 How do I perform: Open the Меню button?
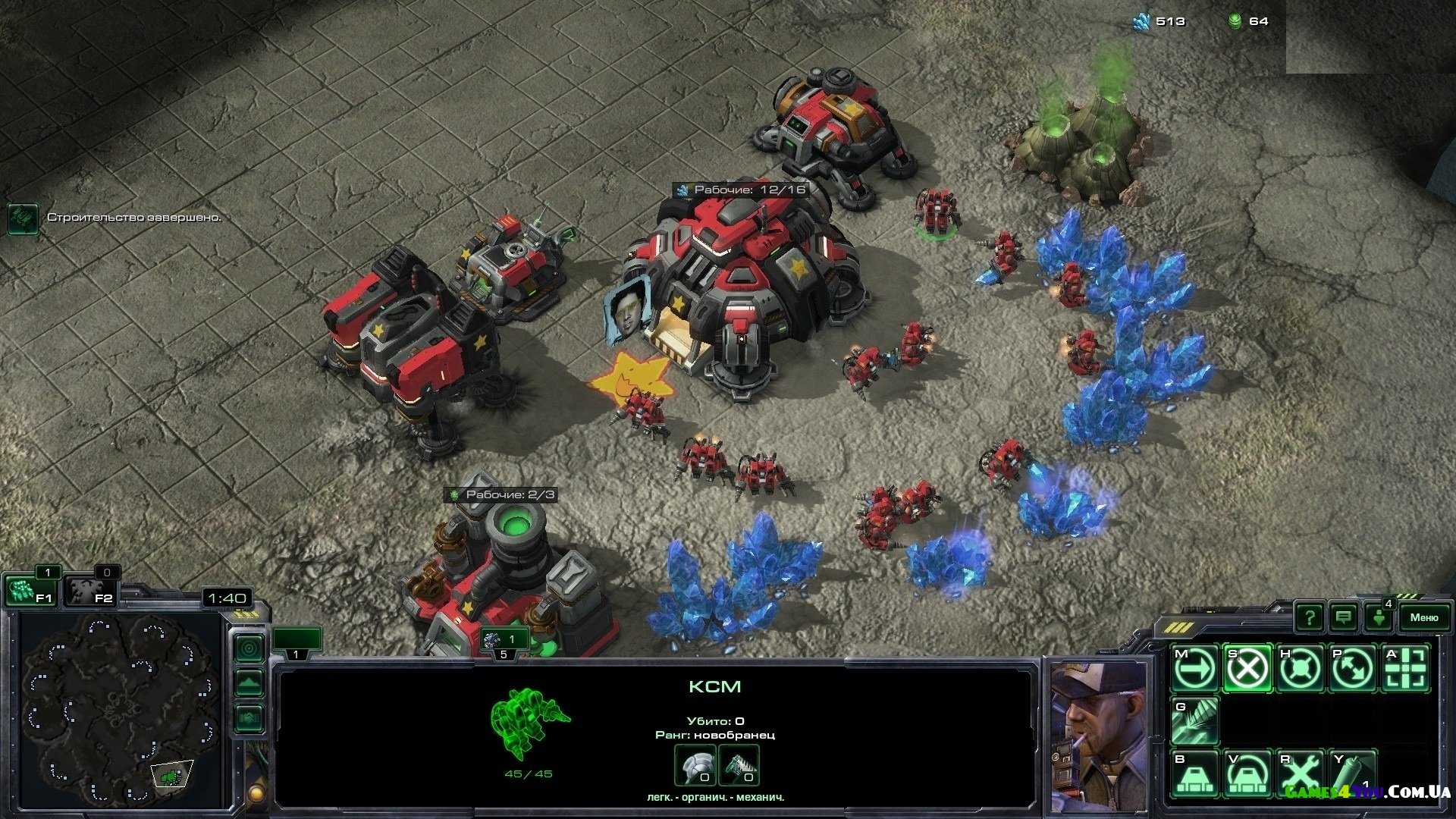click(1423, 617)
